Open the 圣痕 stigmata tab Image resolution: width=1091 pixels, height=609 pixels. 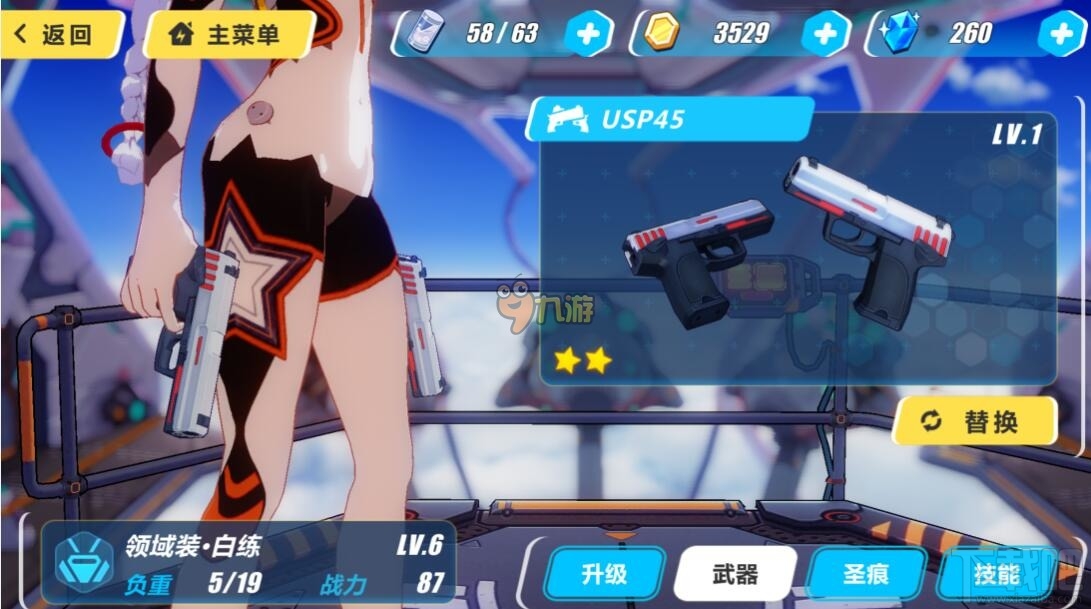(866, 574)
